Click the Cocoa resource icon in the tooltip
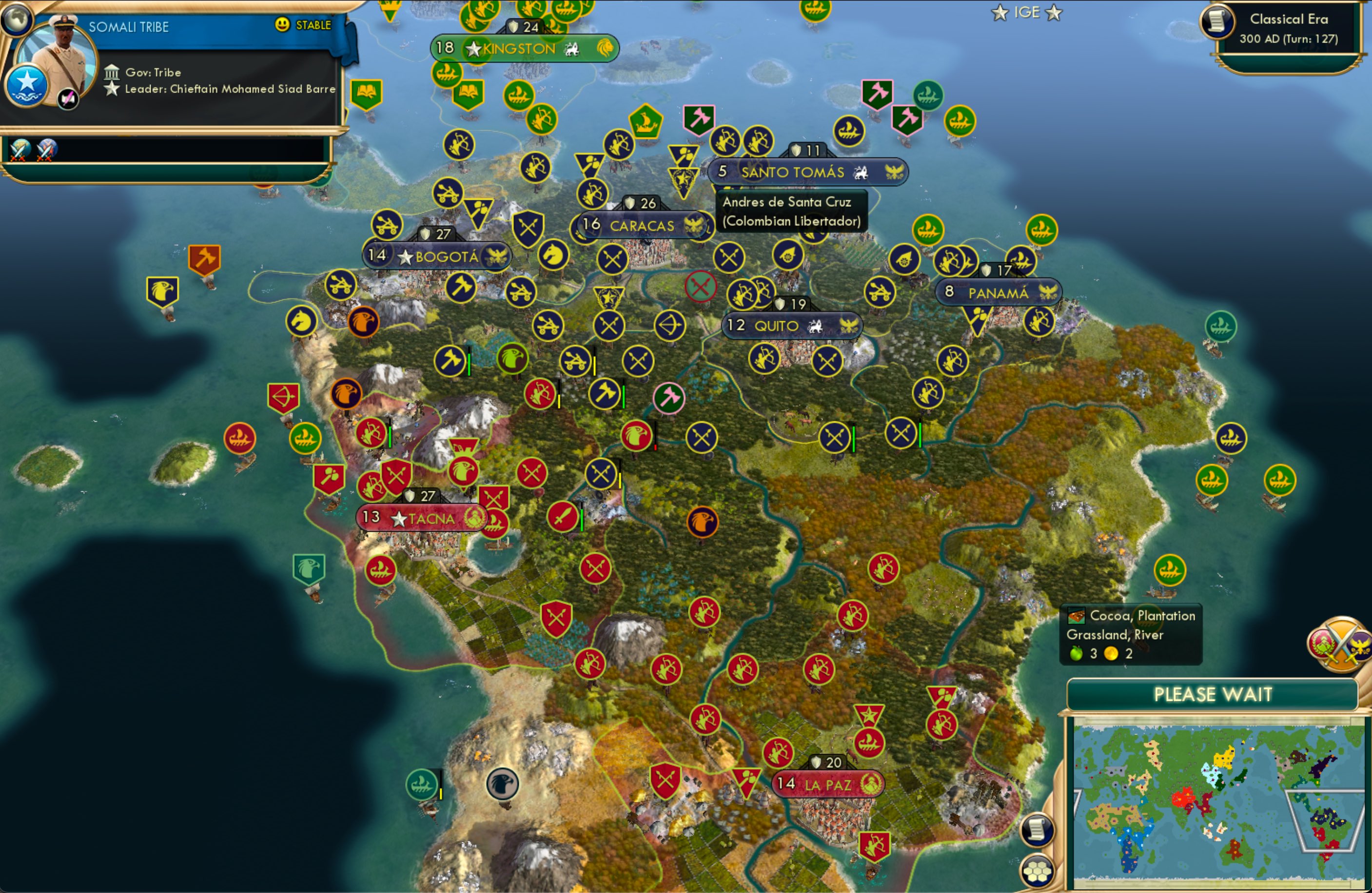1372x893 pixels. [x=1077, y=615]
